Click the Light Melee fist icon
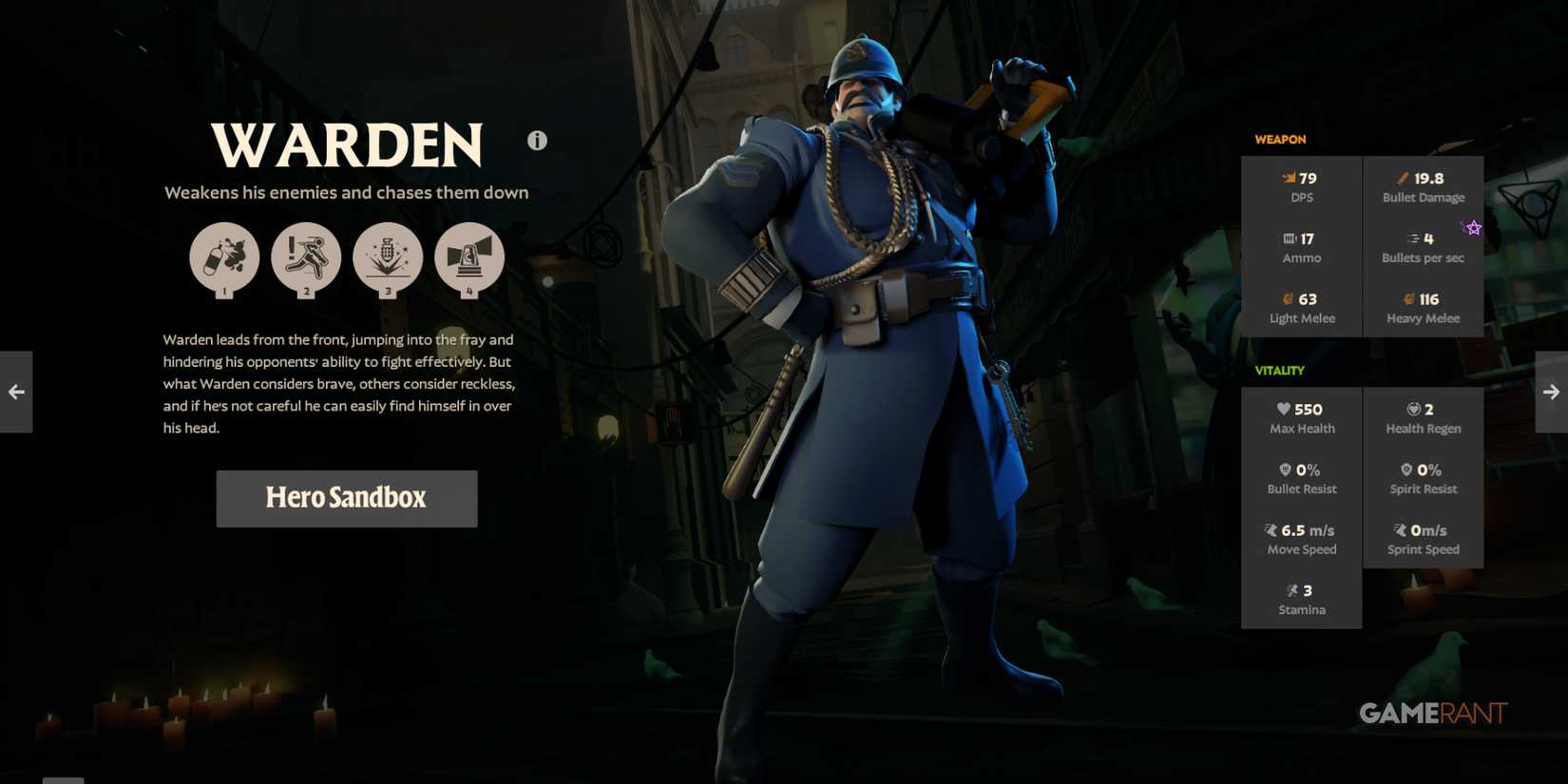Screen dimensions: 1568x784 1287,298
